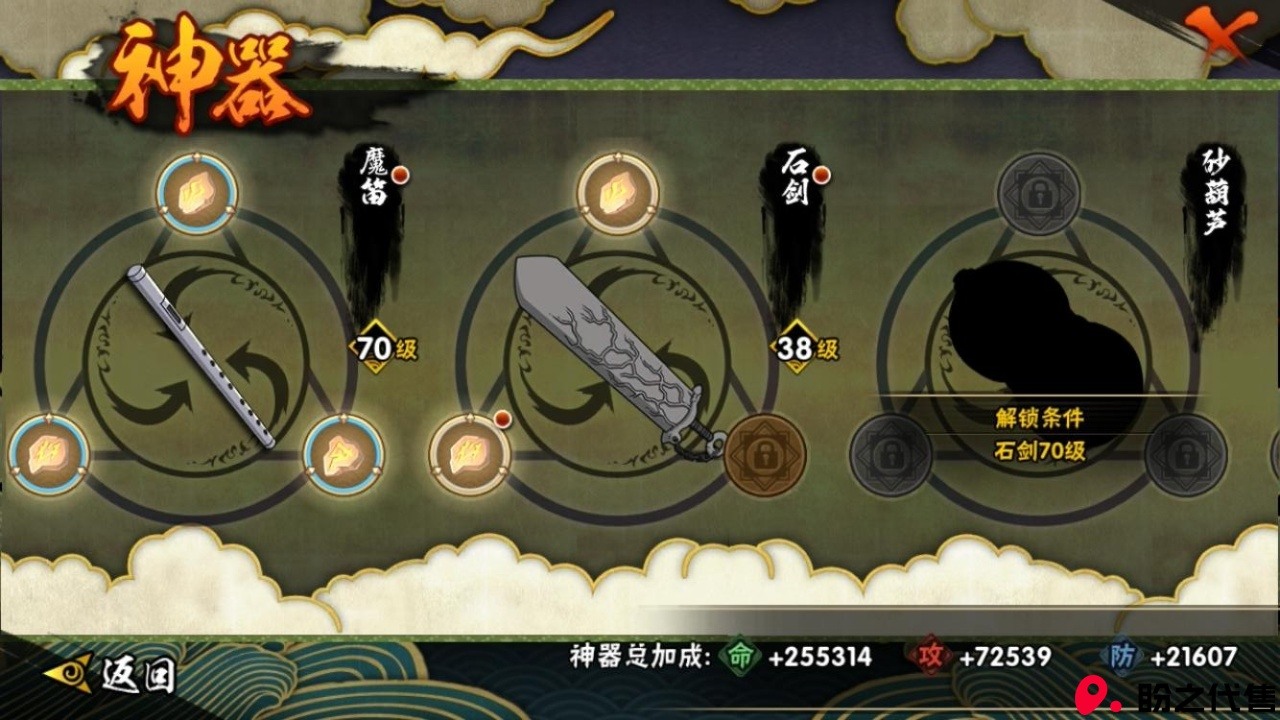Open the bottom-right rune slot of the flute
This screenshot has height=720, width=1280.
click(343, 455)
